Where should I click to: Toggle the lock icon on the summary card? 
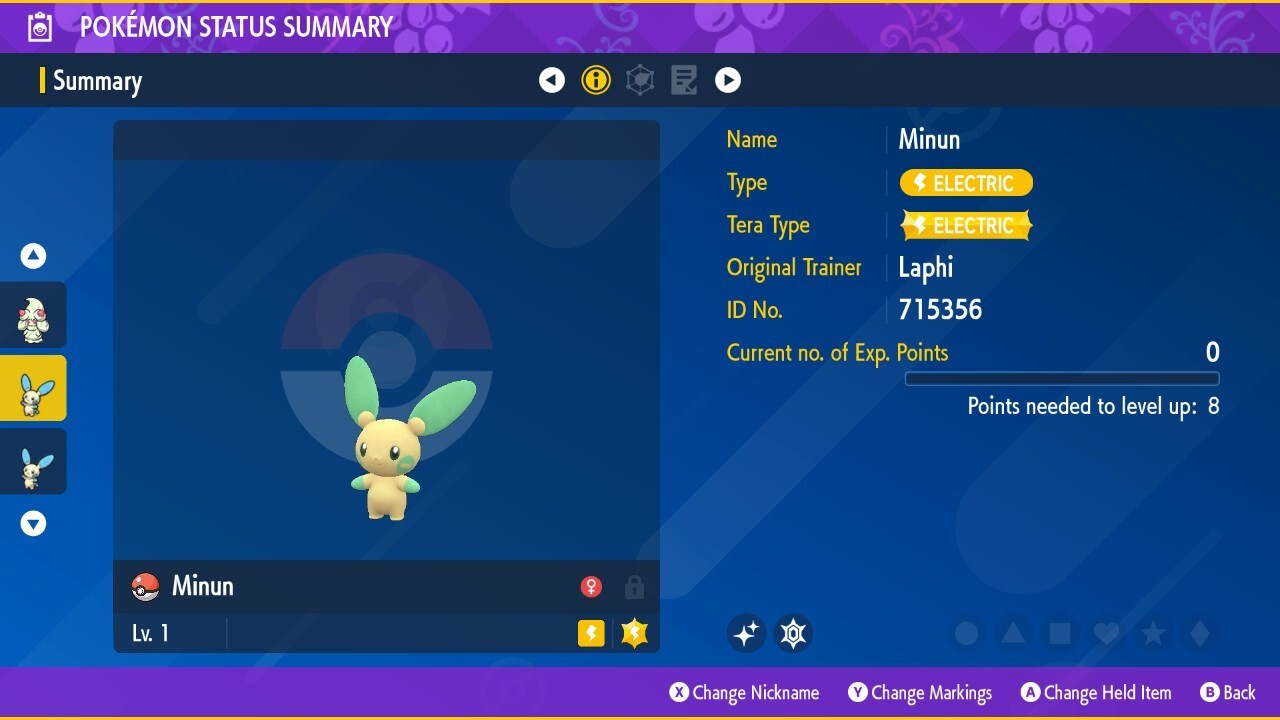click(634, 587)
